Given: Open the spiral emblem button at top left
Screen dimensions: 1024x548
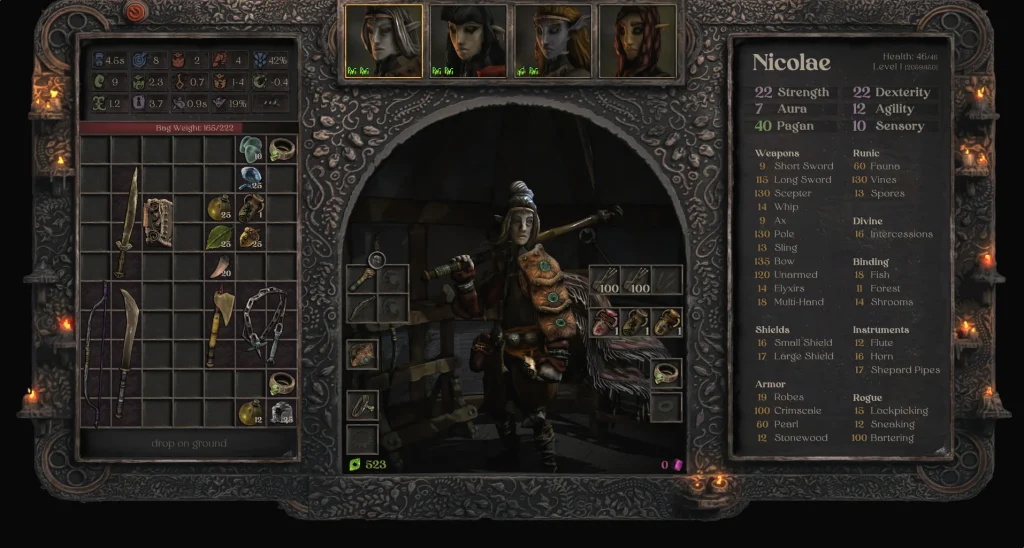Looking at the screenshot, I should click(135, 12).
